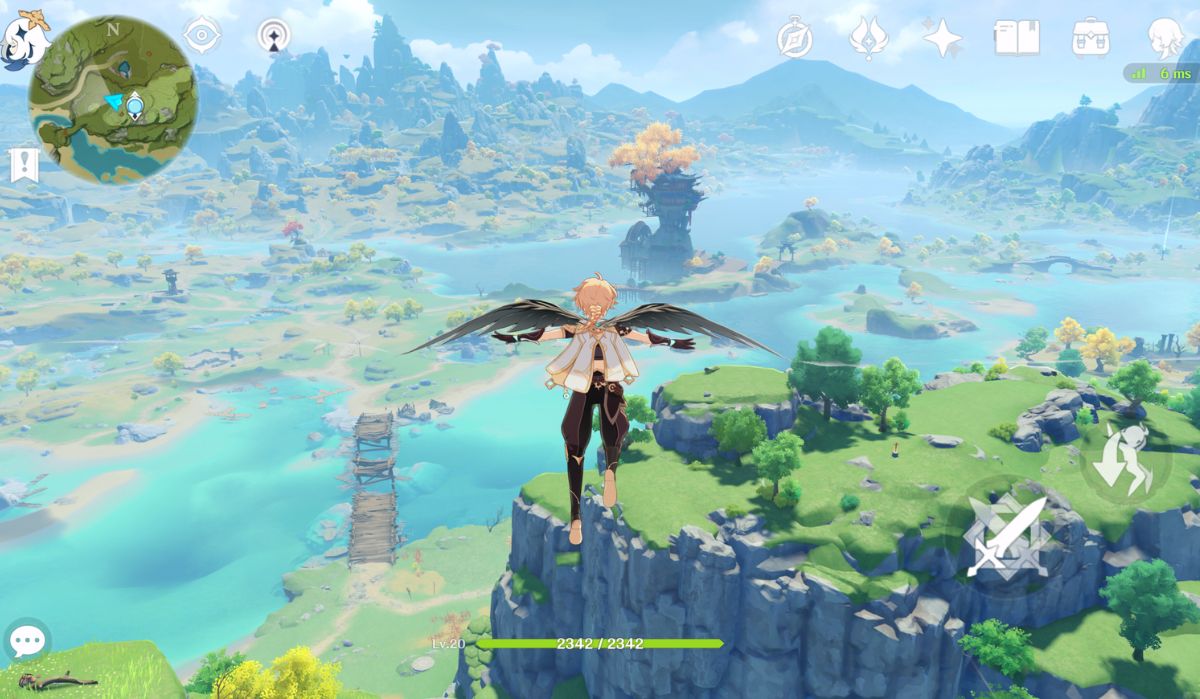Open the backpack inventory
Screen dimensions: 1200x699
(1090, 39)
